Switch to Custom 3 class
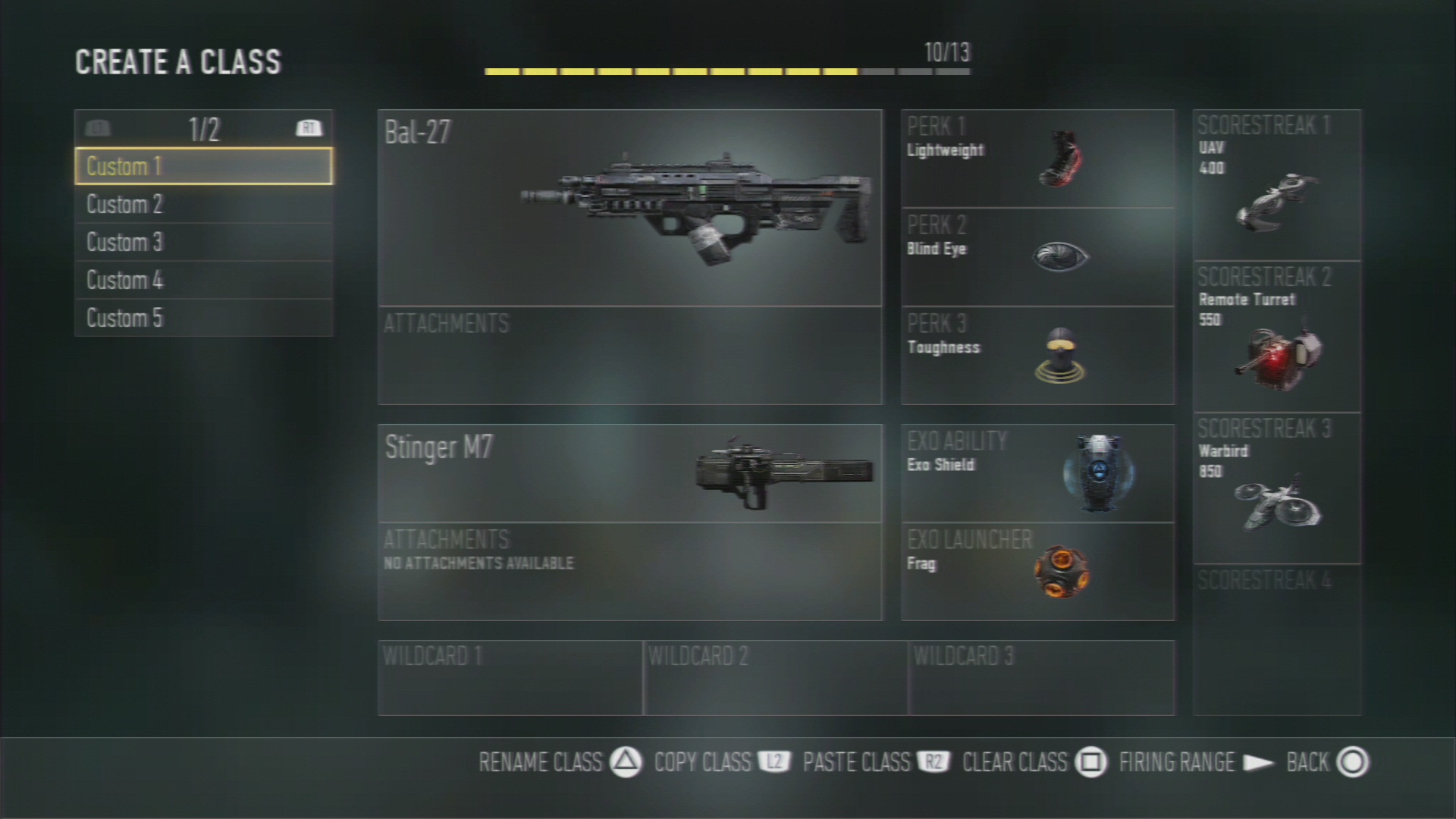Screen dimensions: 1456x819 point(203,242)
